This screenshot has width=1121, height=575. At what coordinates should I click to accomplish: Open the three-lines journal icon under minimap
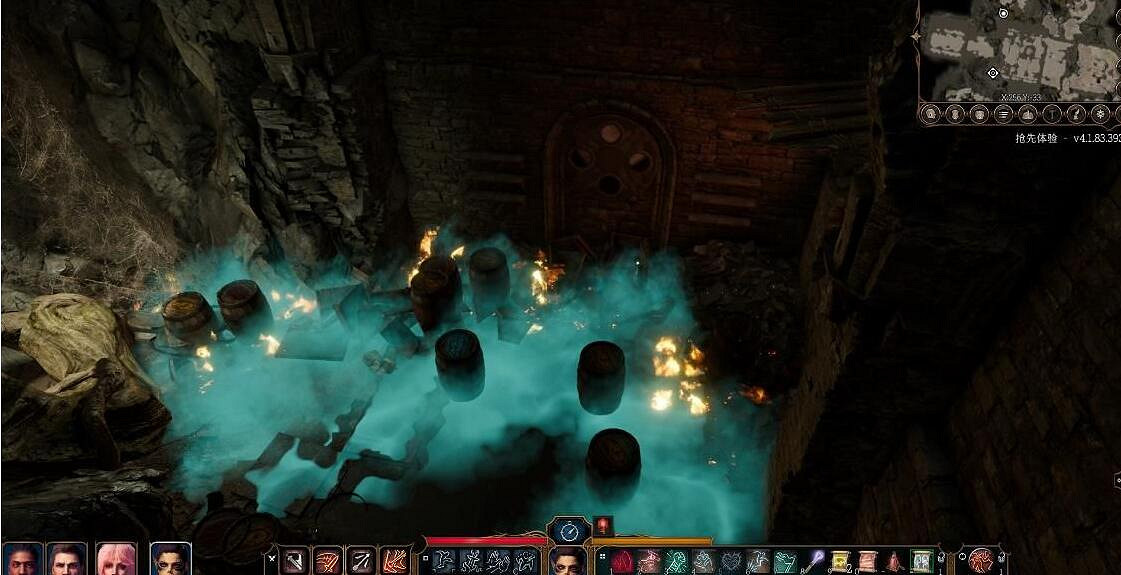point(1003,114)
